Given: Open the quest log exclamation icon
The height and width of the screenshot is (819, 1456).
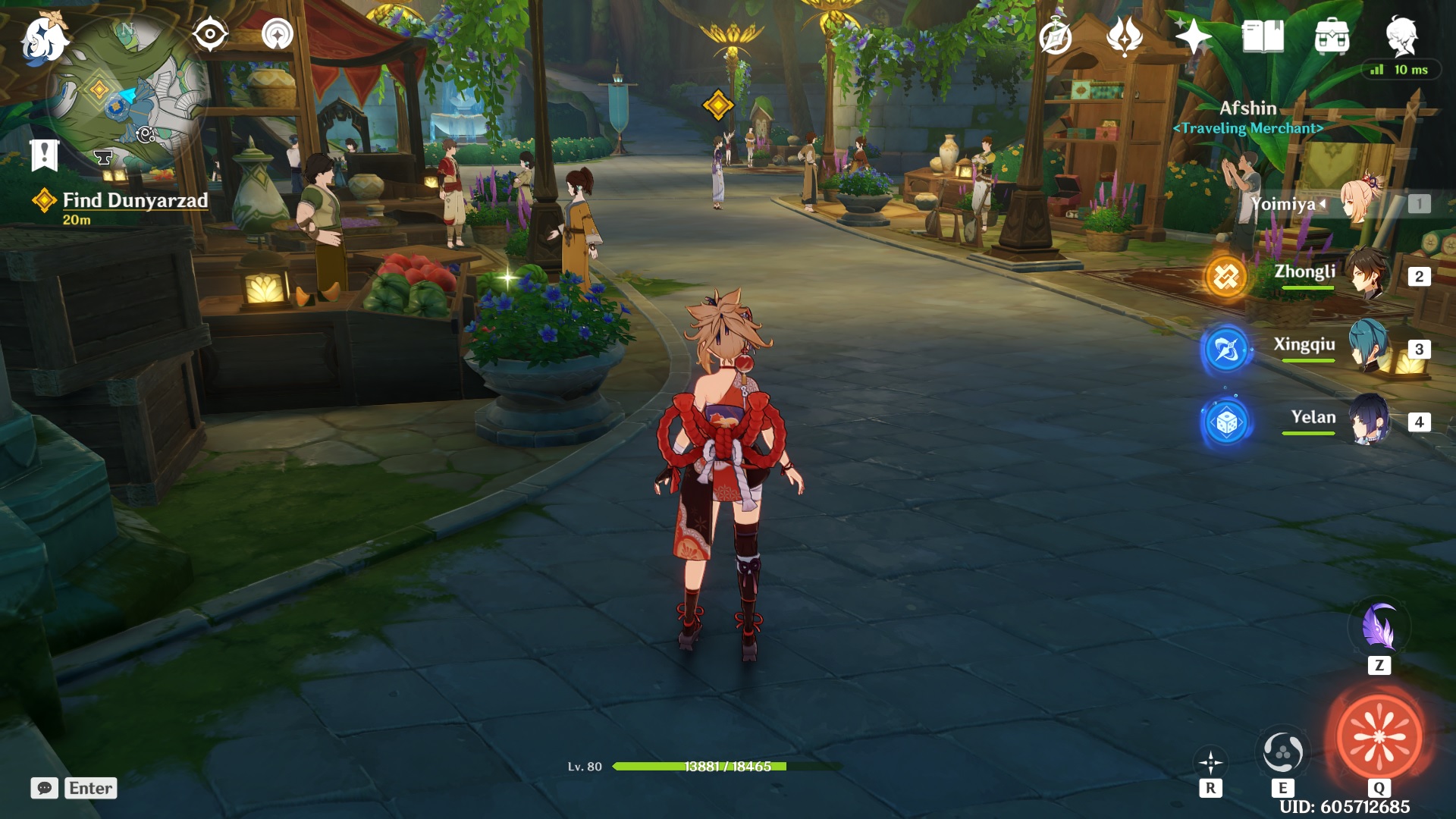Looking at the screenshot, I should point(44,155).
